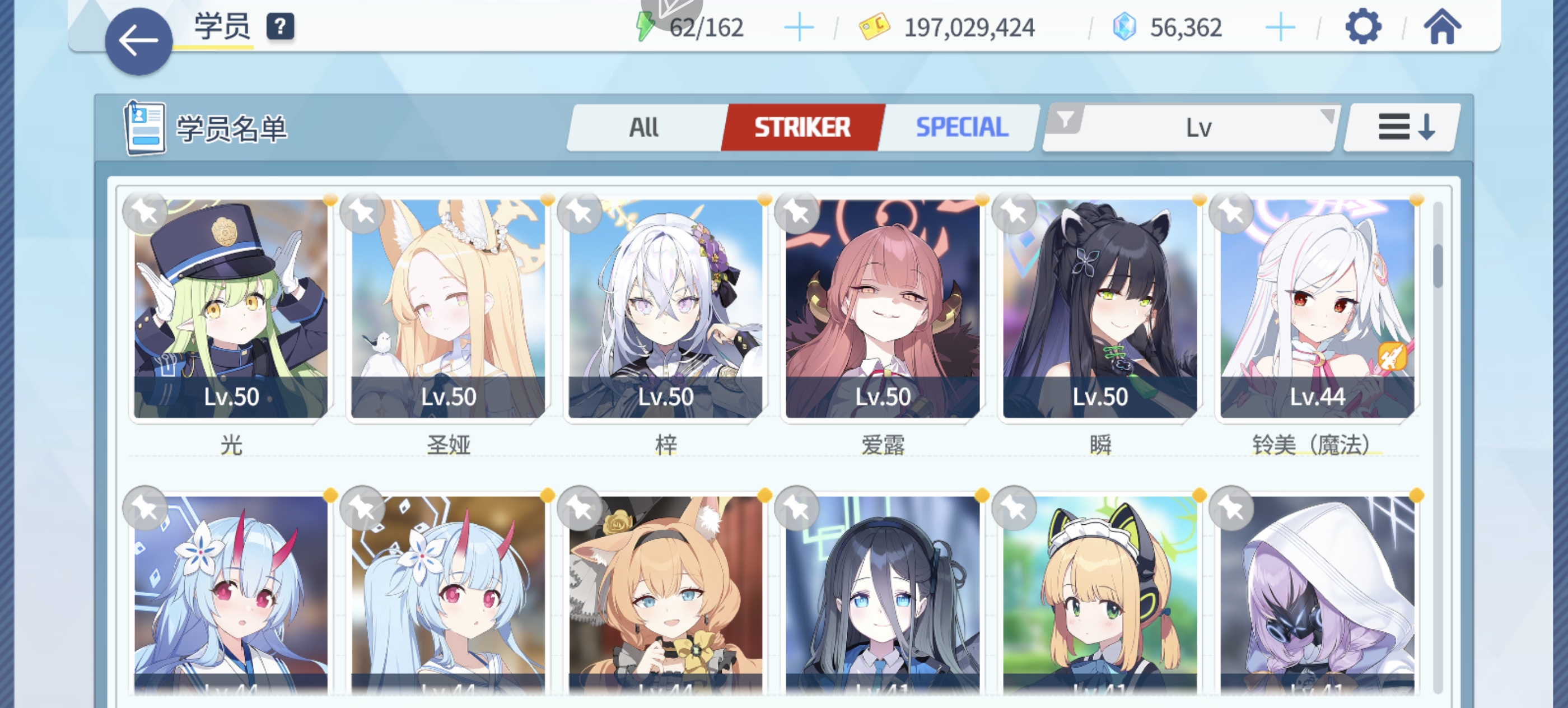This screenshot has height=708, width=1568.
Task: Pin 爱露 using her pushpin toggle
Action: pyautogui.click(x=798, y=211)
